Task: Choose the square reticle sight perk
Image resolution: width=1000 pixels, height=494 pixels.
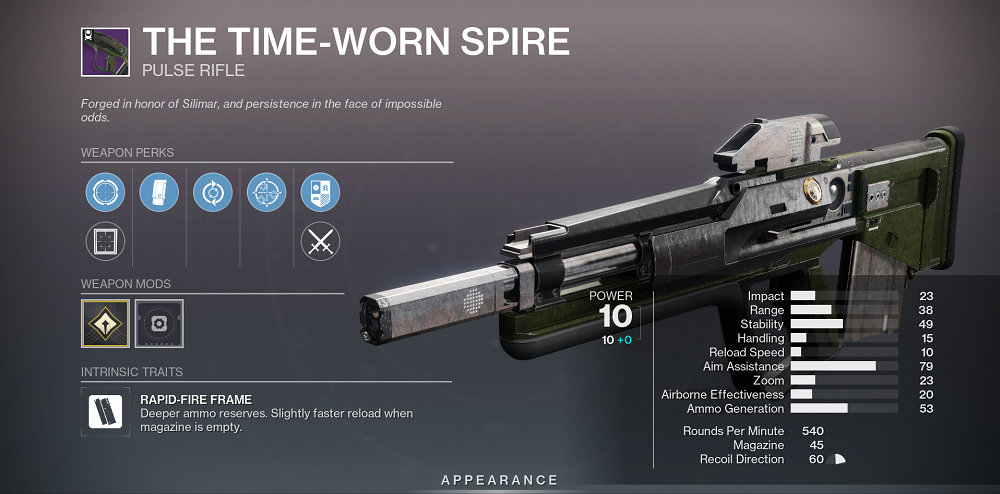Action: (104, 241)
